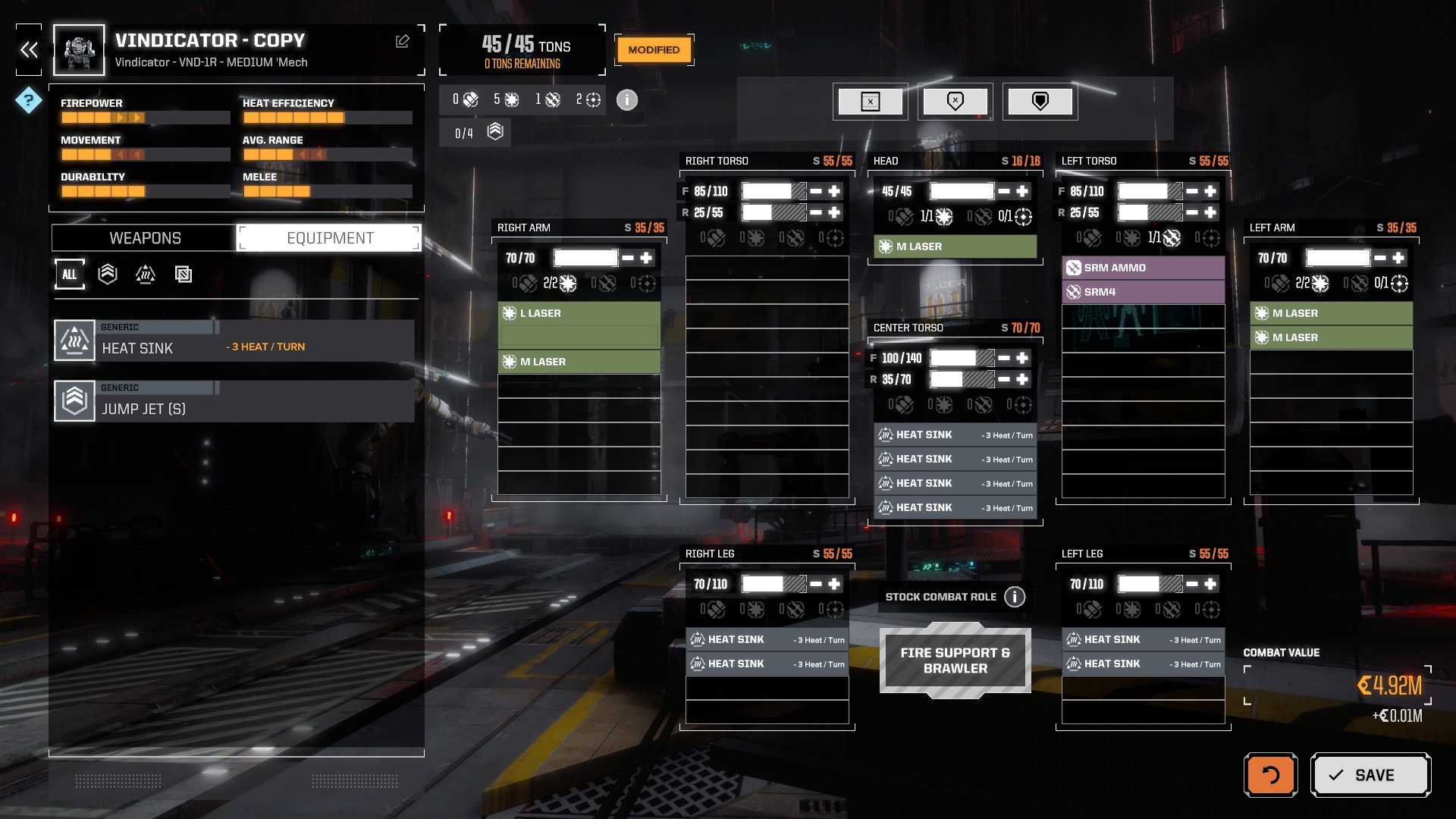Screen dimensions: 1456x819
Task: Select the Equipment tab
Action: (x=330, y=238)
